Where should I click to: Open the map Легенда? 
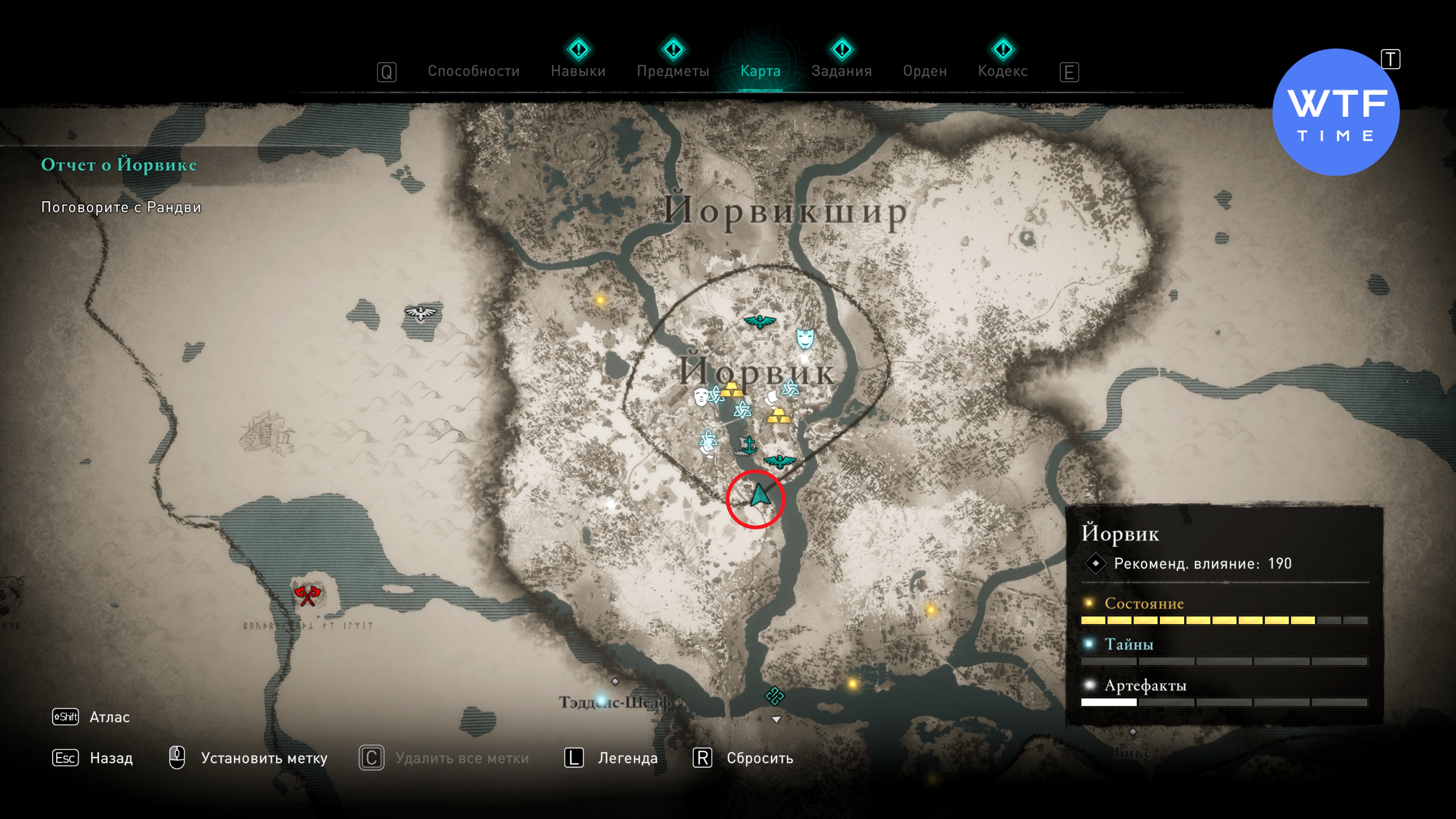628,758
